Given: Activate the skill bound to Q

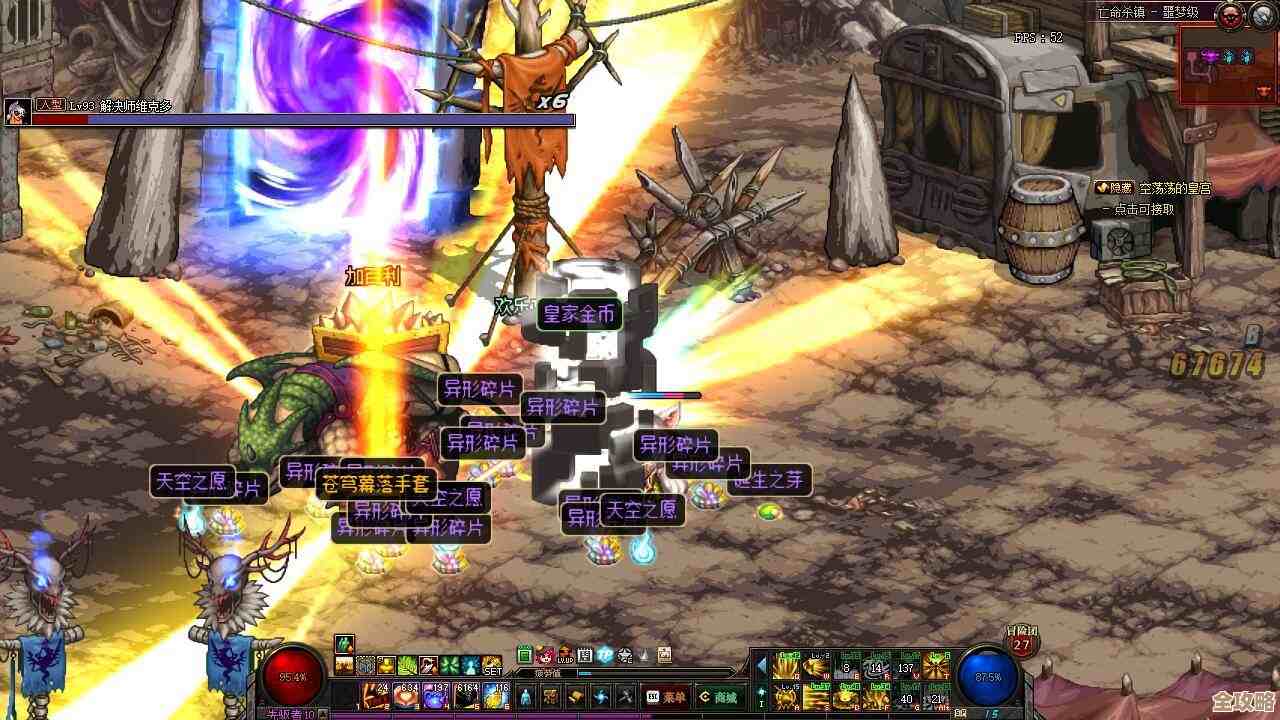Looking at the screenshot, I should coord(785,666).
